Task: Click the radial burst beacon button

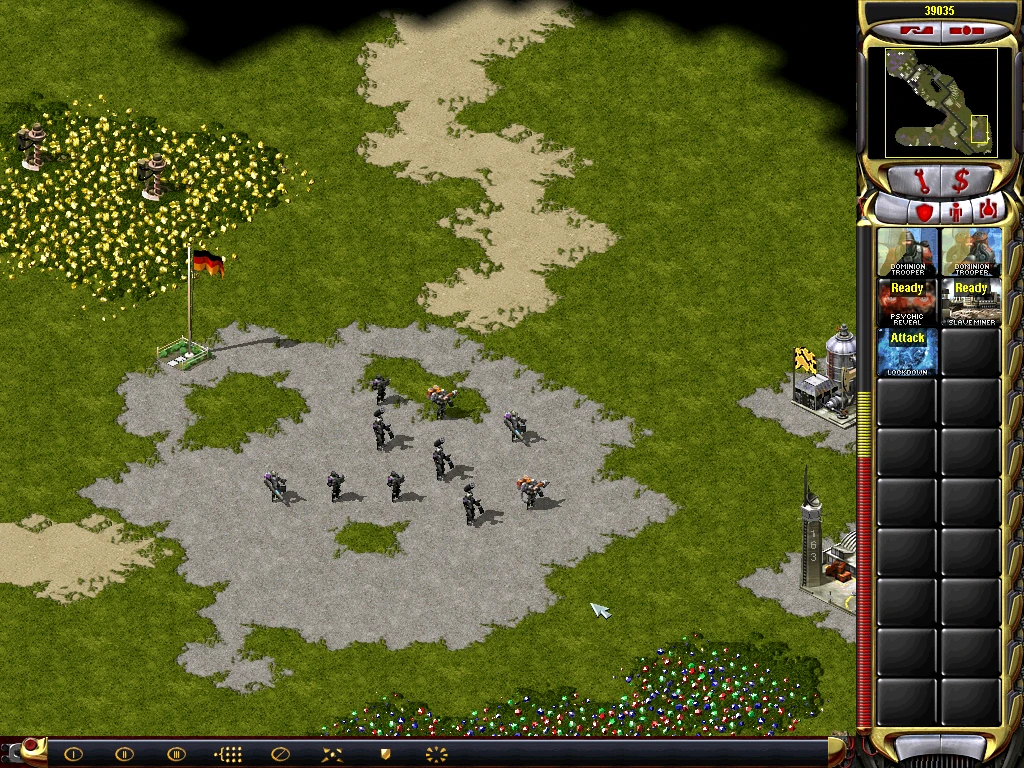Action: [436, 754]
